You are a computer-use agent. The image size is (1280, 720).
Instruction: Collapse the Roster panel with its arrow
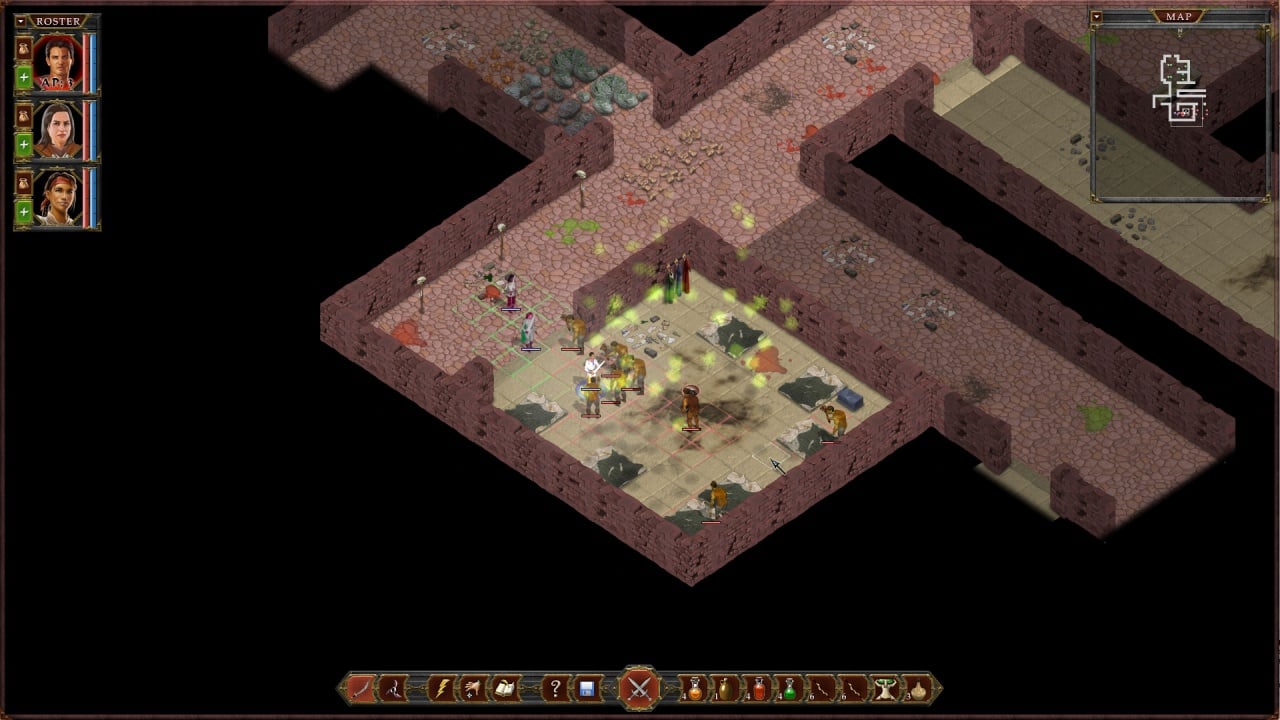21,21
